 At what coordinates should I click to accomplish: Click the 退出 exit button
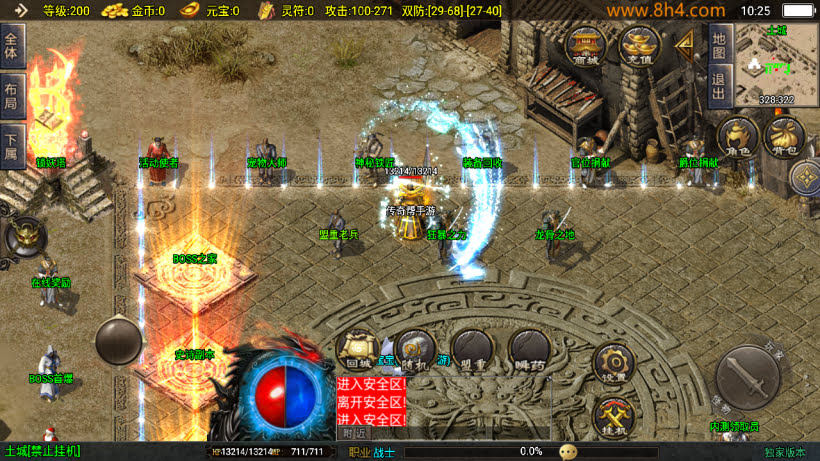(718, 85)
